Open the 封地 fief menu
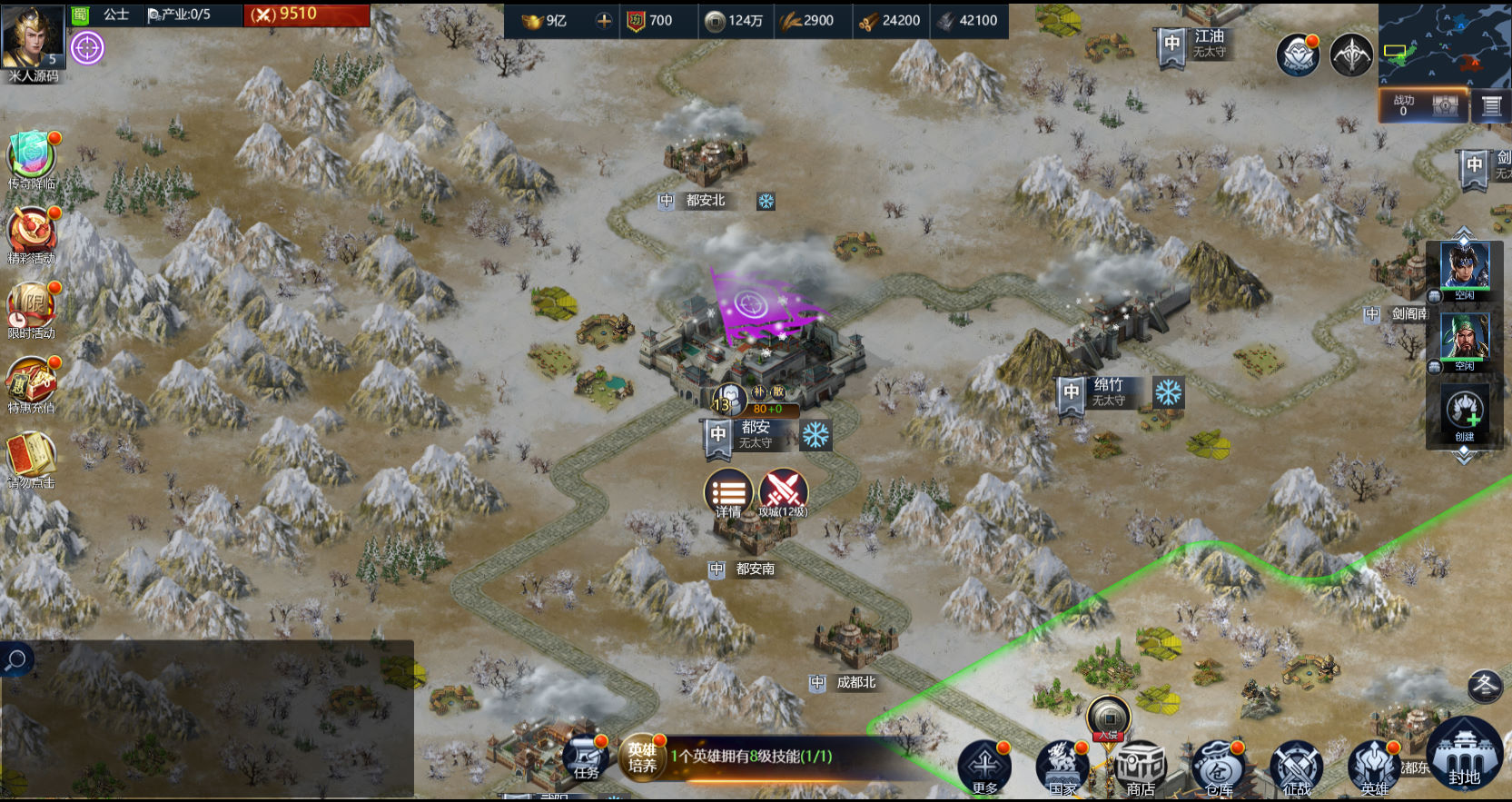The width and height of the screenshot is (1512, 802). tap(1463, 754)
